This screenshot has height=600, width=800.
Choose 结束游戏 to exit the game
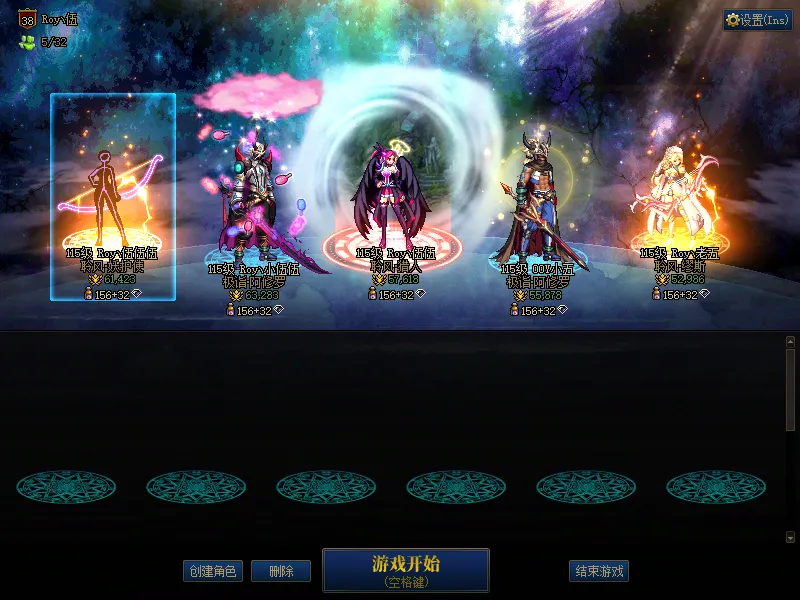(599, 571)
